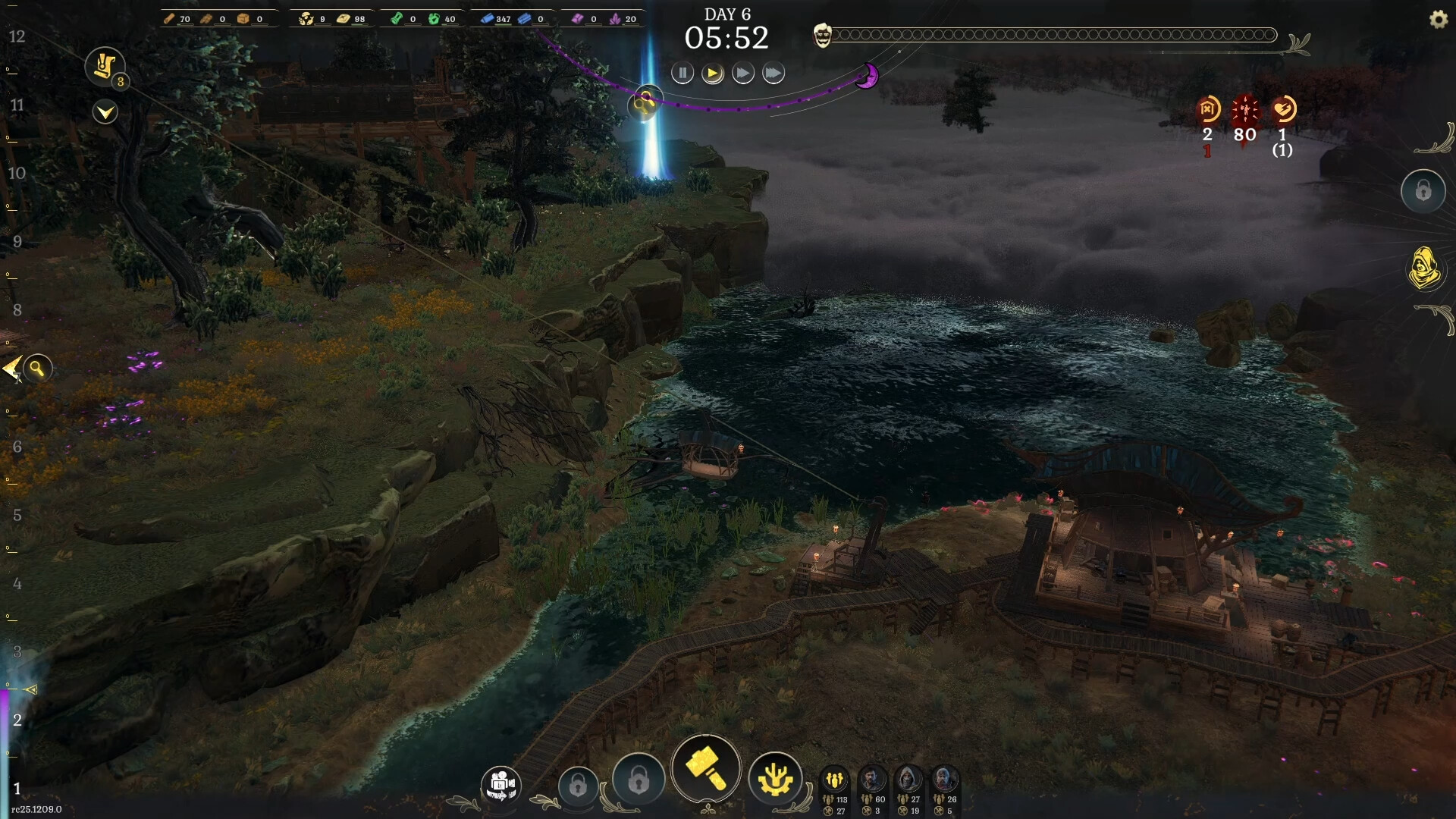Pause the game with the pause button
Screen dimensions: 1456x819
click(682, 73)
